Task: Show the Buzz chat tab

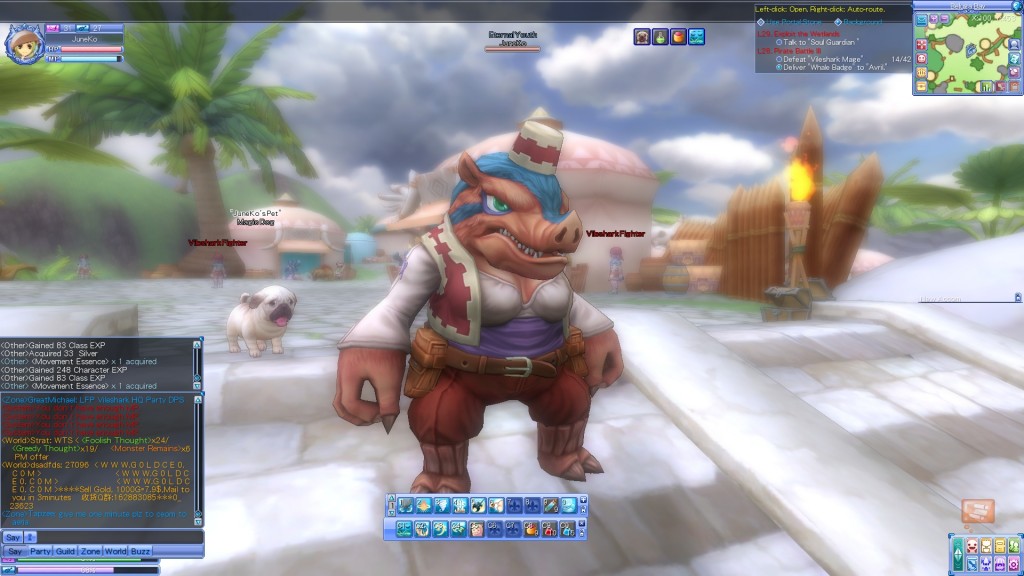Action: tap(141, 551)
